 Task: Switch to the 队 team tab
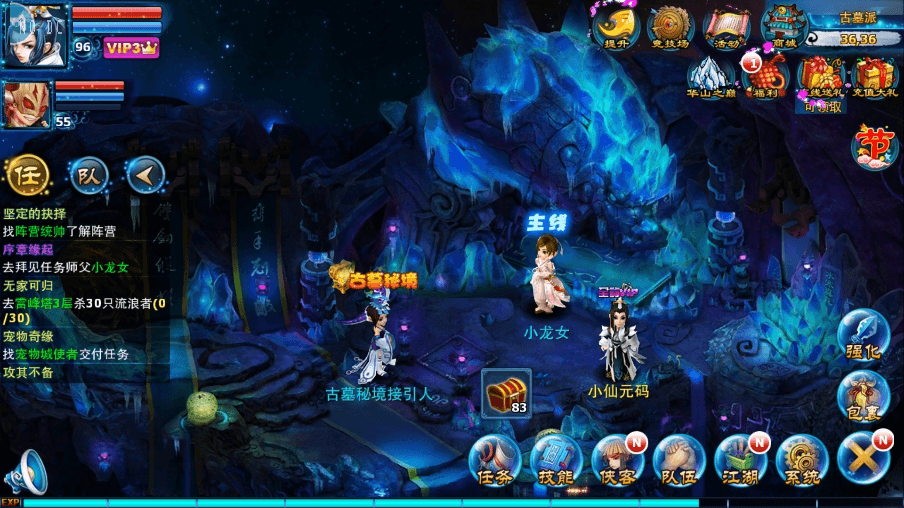(x=88, y=176)
